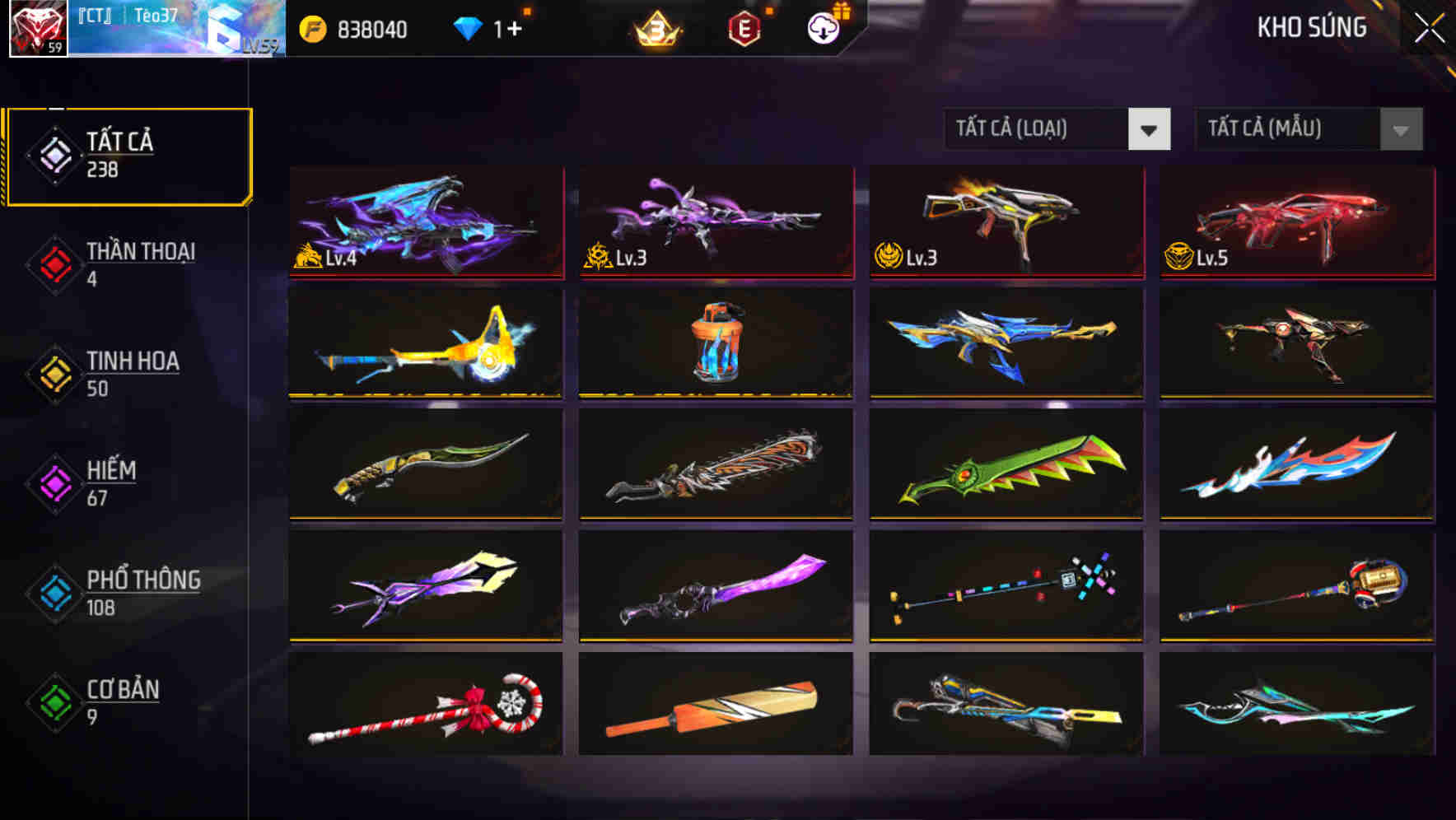This screenshot has width=1456, height=820.
Task: Open the cloud download gift icon
Action: pyautogui.click(x=821, y=29)
